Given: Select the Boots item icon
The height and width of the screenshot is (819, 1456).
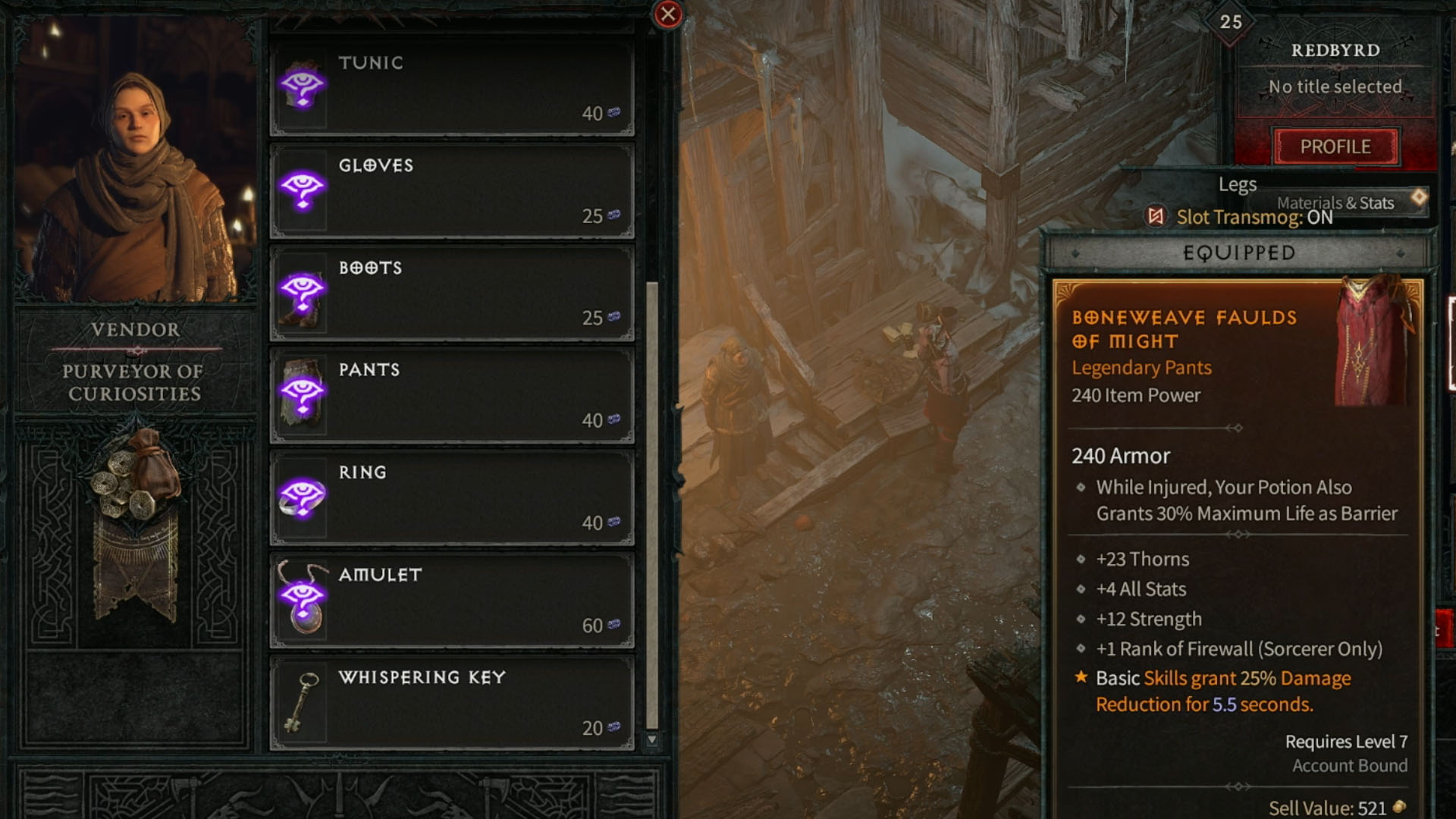Looking at the screenshot, I should click(302, 292).
